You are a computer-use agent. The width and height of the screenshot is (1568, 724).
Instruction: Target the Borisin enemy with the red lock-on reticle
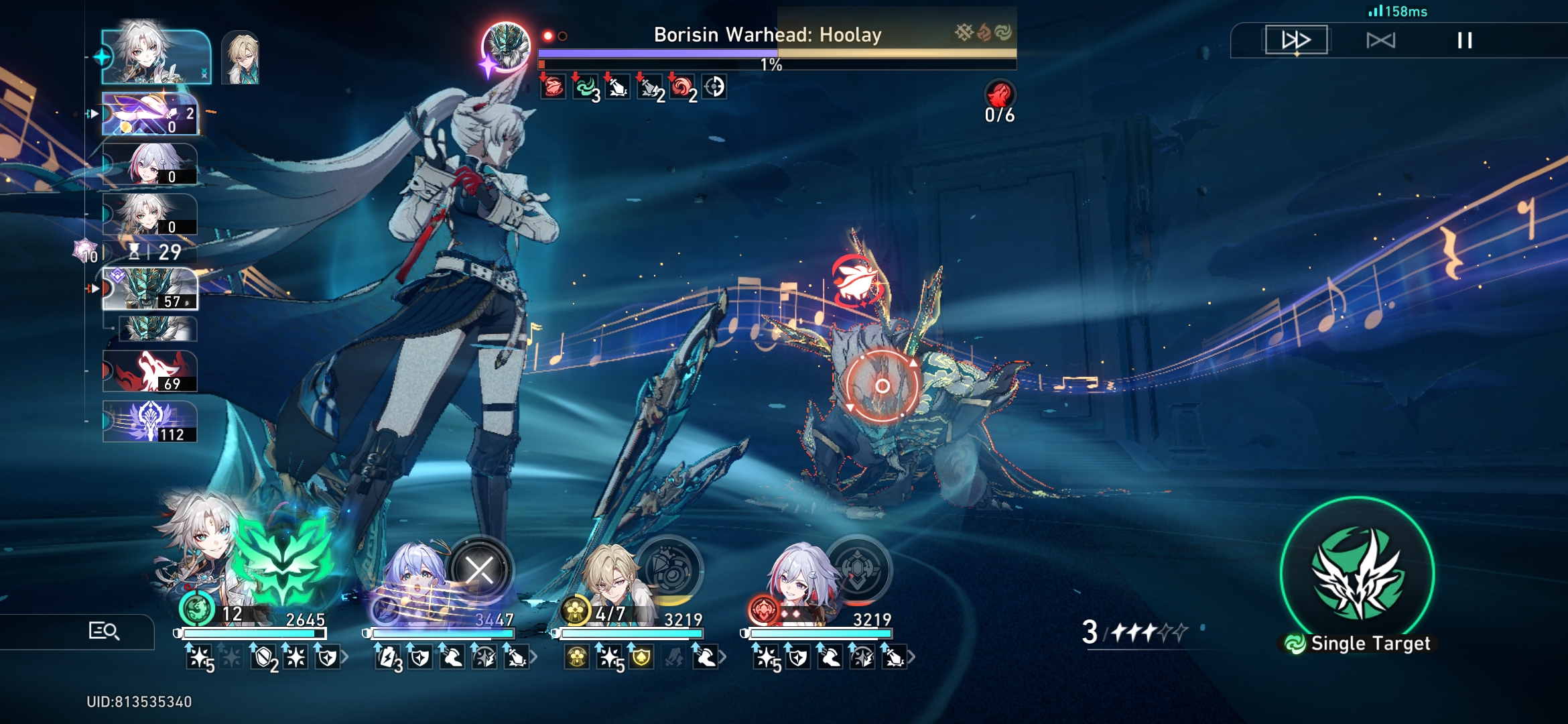click(x=881, y=384)
